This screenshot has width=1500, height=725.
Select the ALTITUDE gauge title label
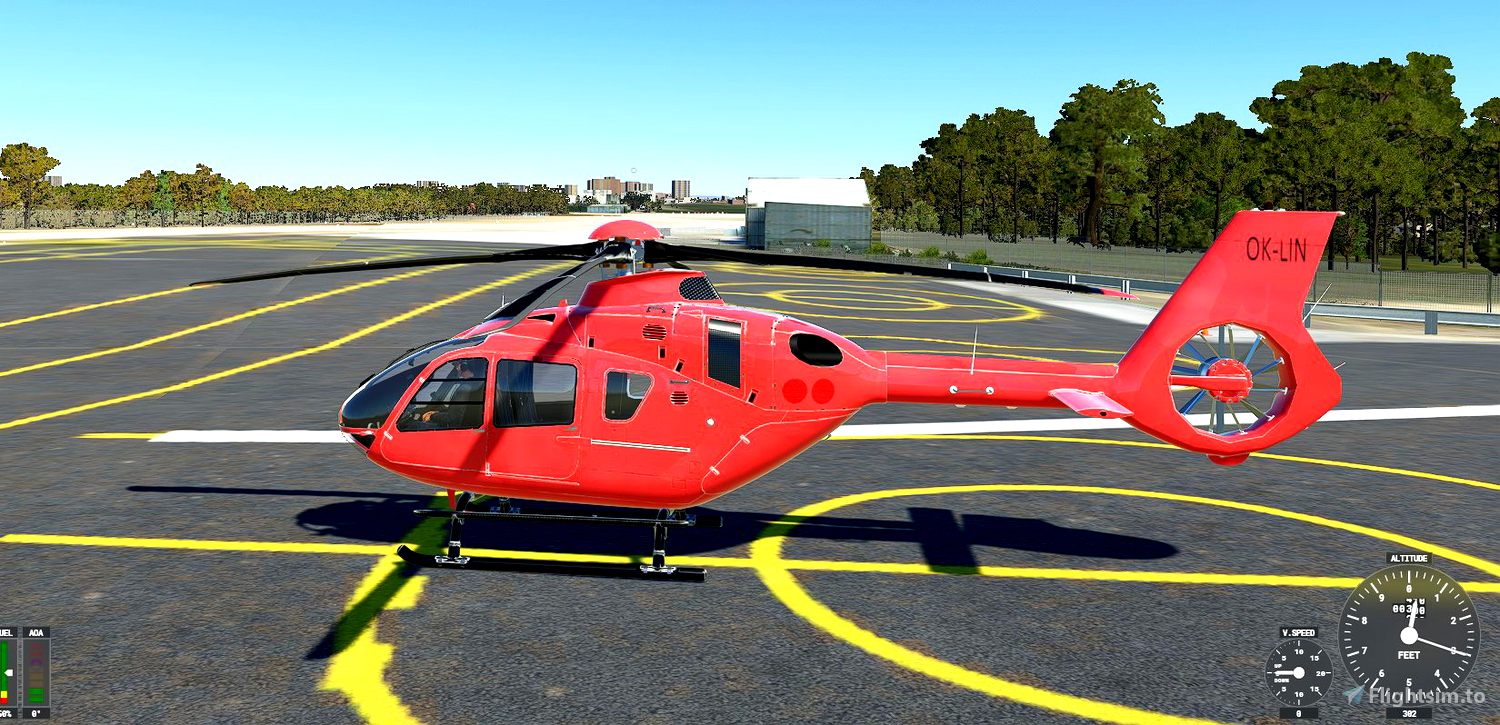click(1409, 558)
